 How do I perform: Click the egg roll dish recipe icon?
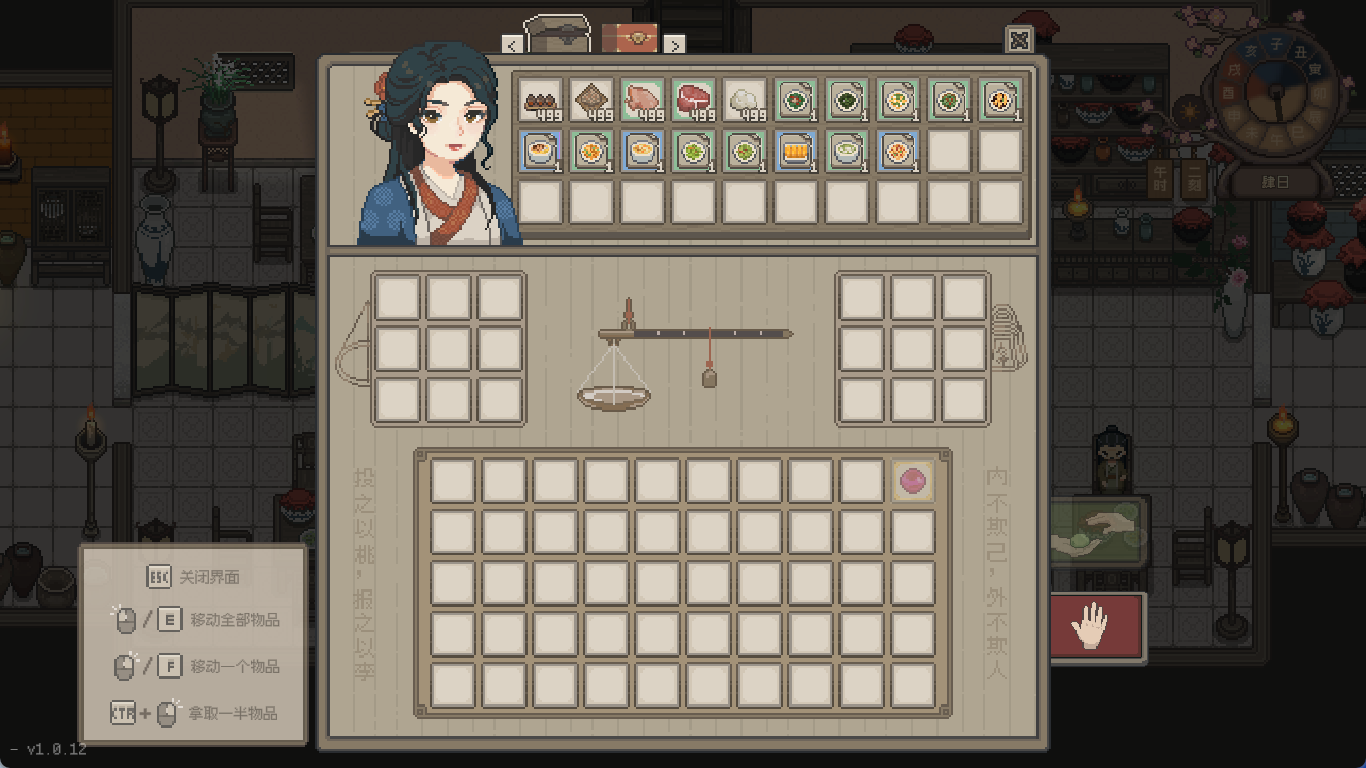(x=795, y=152)
